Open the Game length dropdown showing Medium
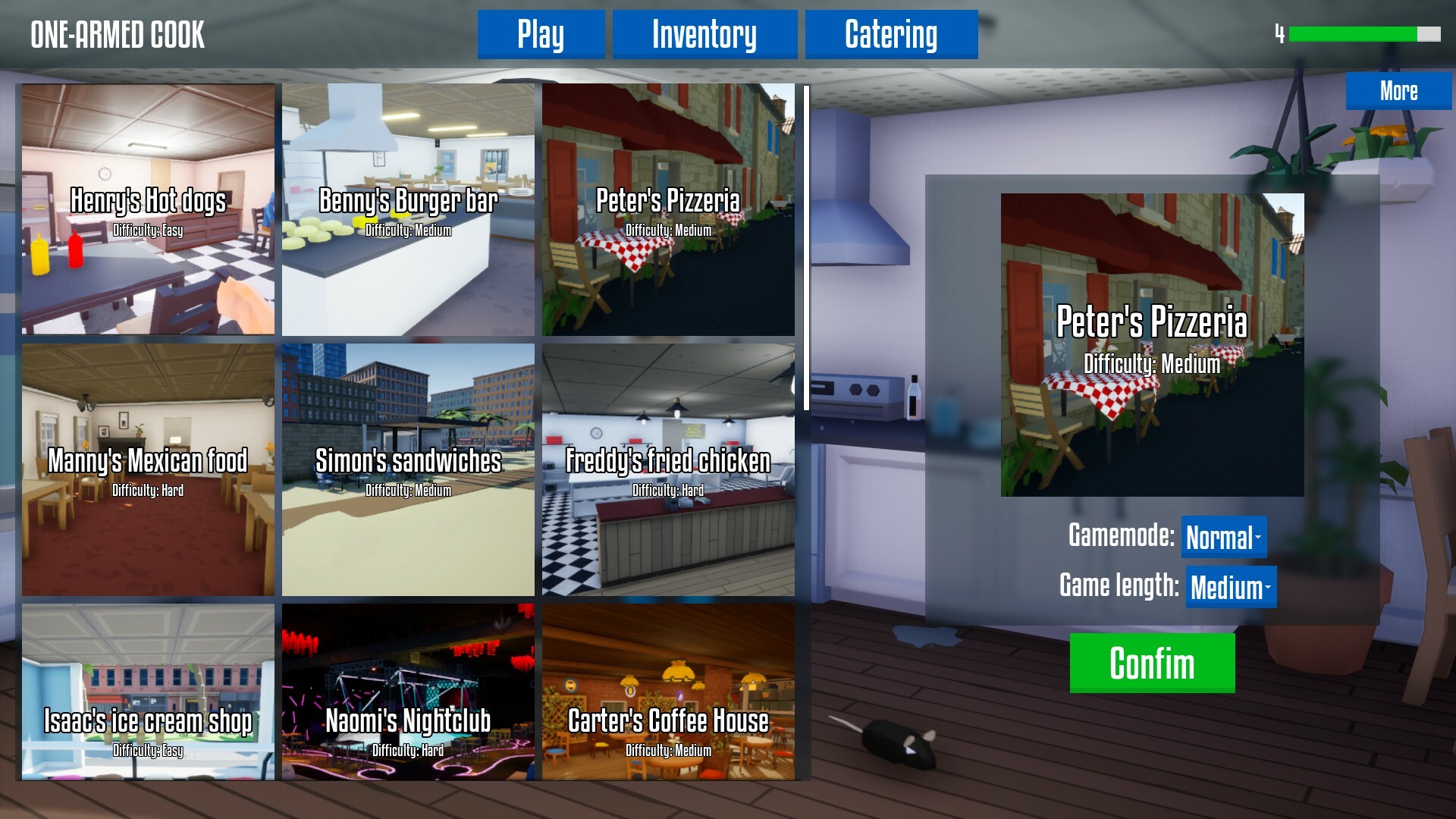 tap(1229, 585)
